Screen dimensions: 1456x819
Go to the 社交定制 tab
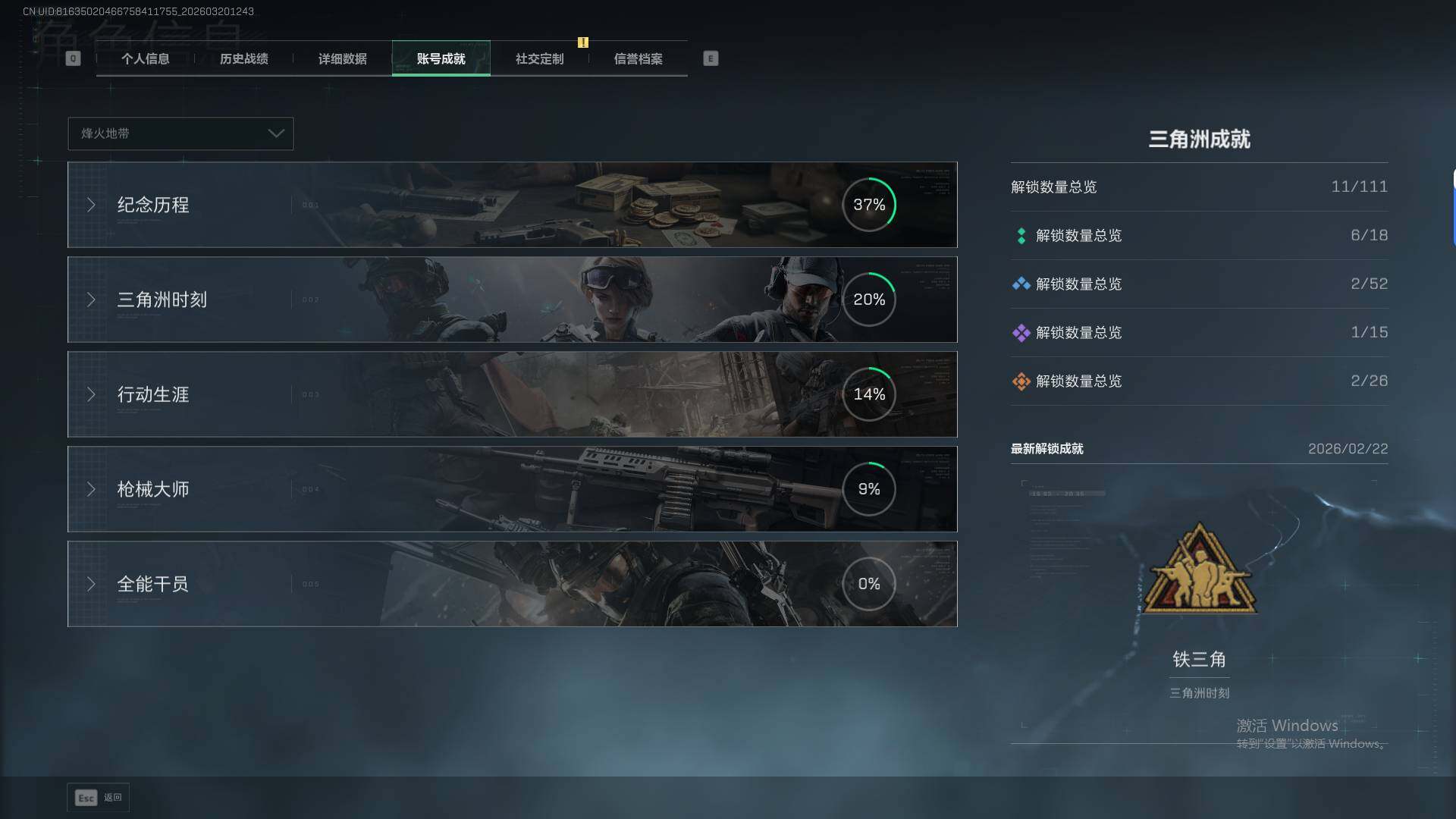[539, 59]
